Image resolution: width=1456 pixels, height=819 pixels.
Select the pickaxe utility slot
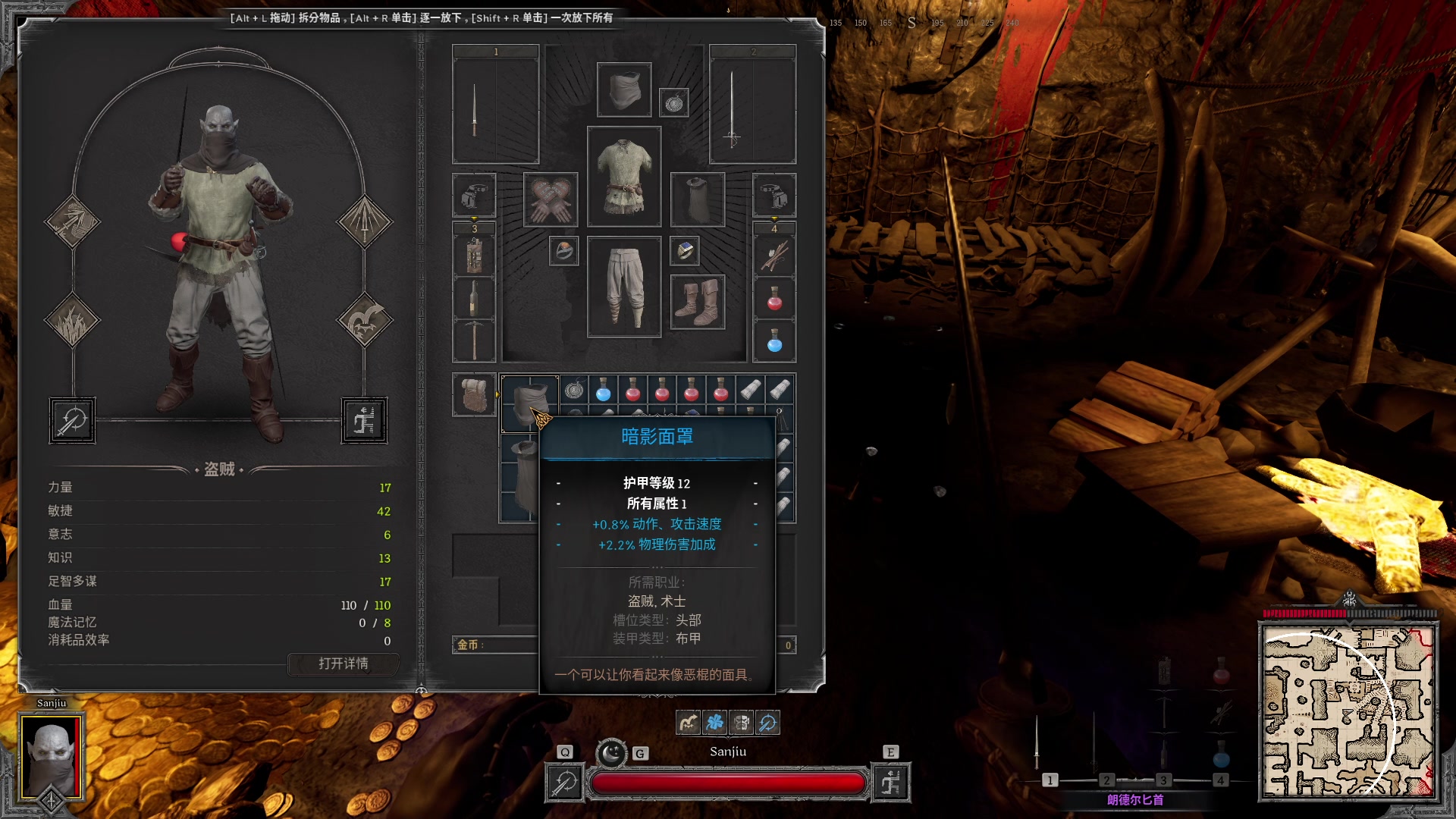point(474,340)
